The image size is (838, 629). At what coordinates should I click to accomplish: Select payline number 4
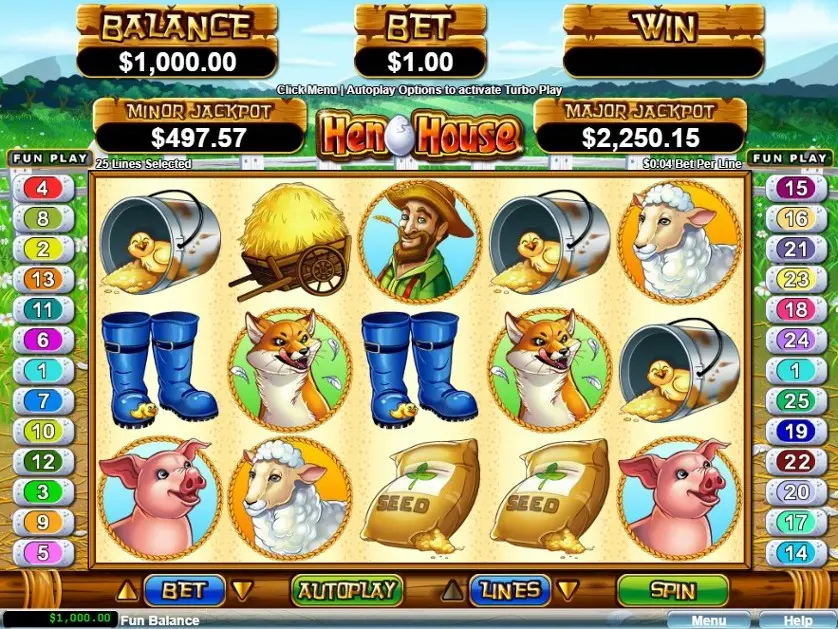tap(42, 188)
